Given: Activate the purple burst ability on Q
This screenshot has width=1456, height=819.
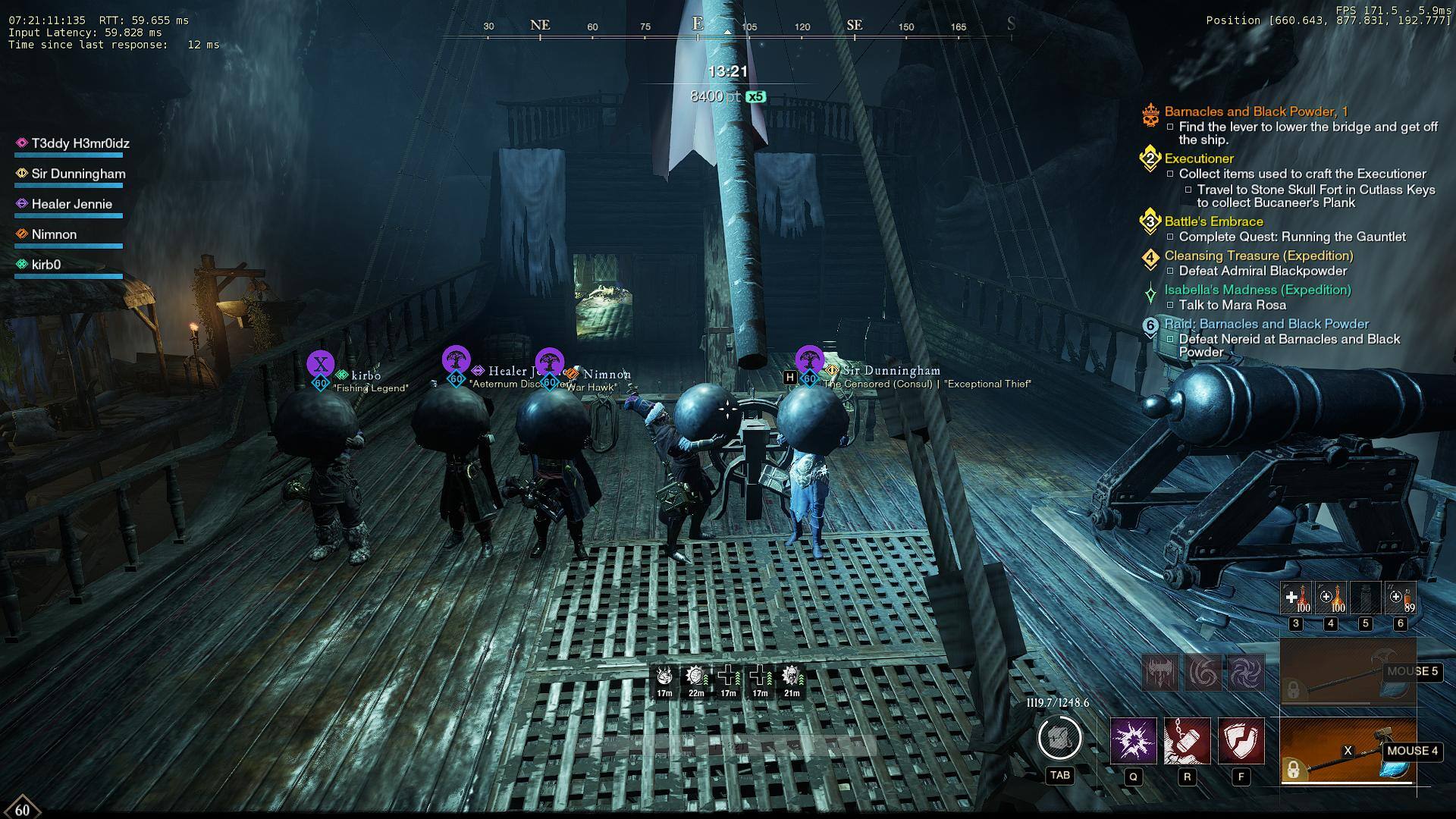Looking at the screenshot, I should pos(1133,740).
